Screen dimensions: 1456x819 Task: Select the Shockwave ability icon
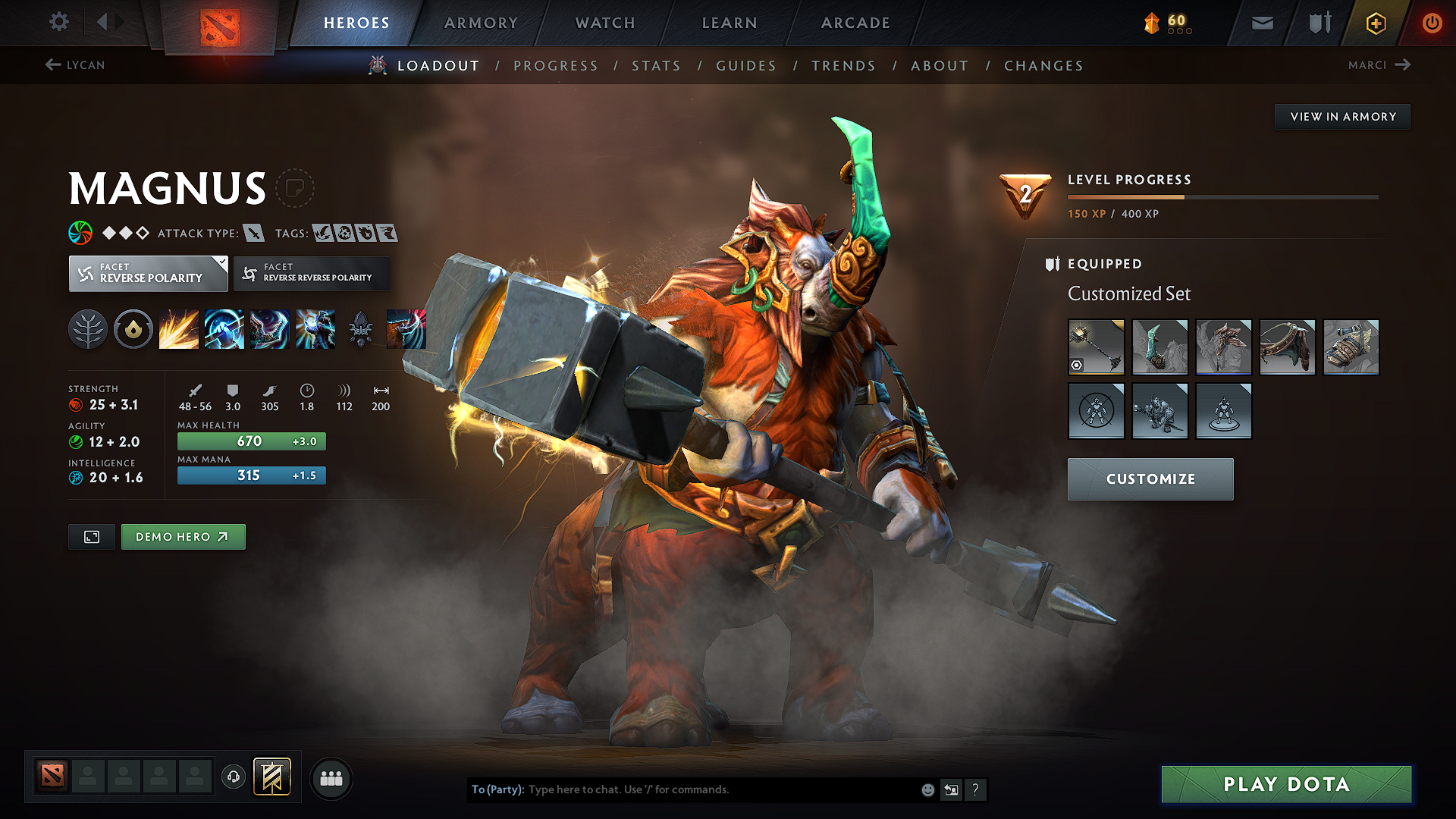(179, 328)
